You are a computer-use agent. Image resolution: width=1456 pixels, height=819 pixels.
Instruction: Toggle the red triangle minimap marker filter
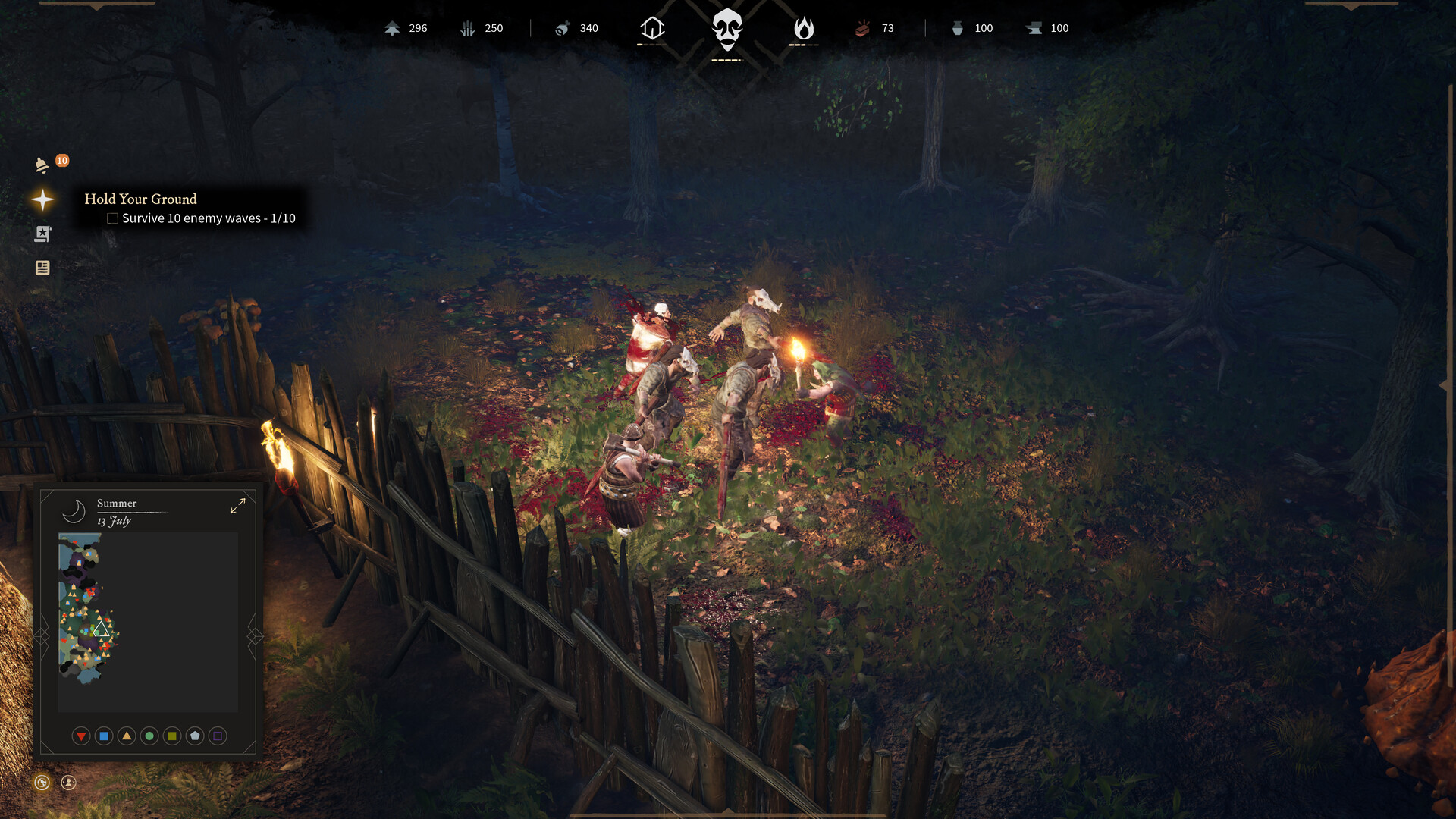pyautogui.click(x=81, y=736)
